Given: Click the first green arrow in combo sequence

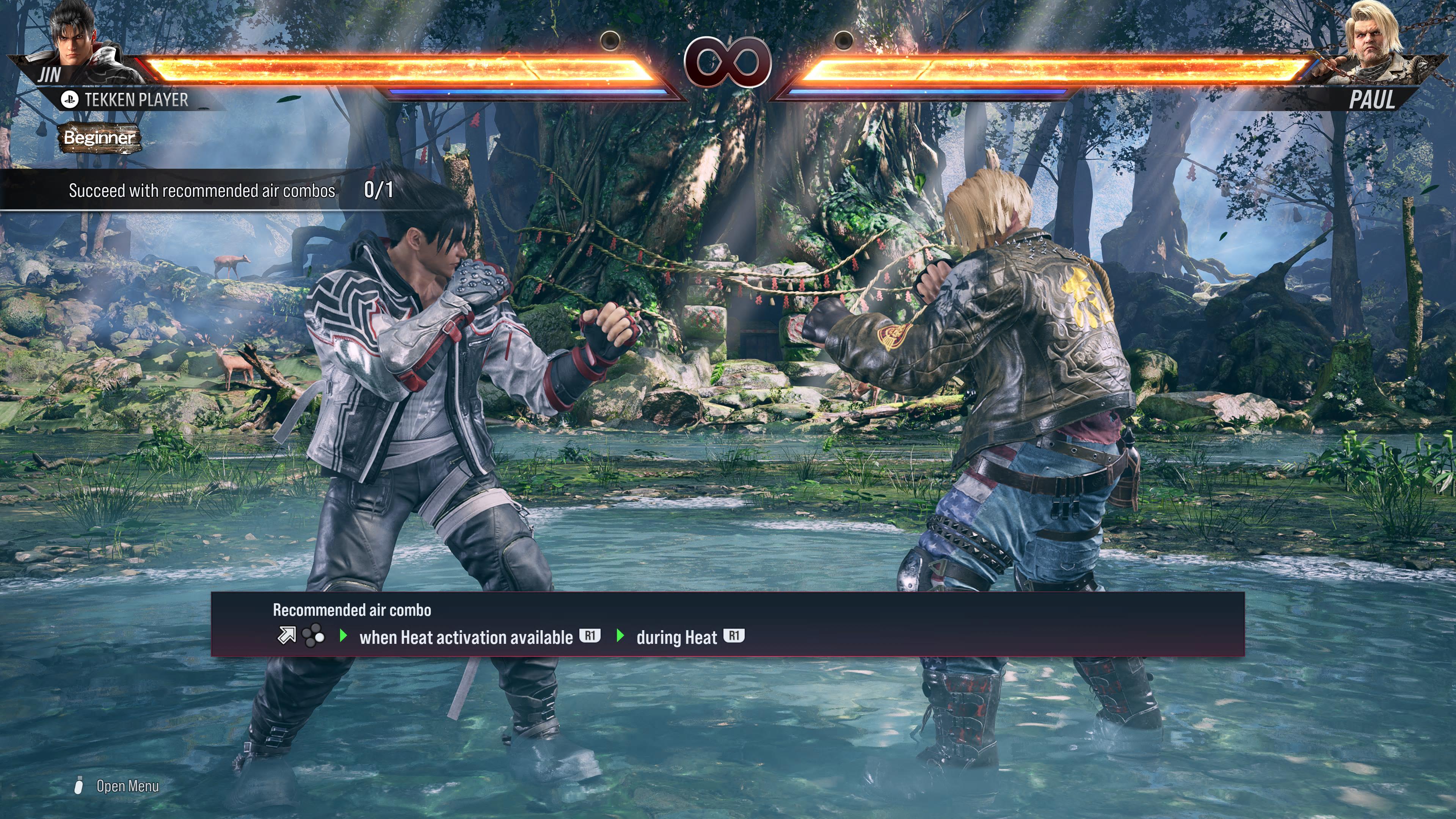Looking at the screenshot, I should pyautogui.click(x=344, y=636).
